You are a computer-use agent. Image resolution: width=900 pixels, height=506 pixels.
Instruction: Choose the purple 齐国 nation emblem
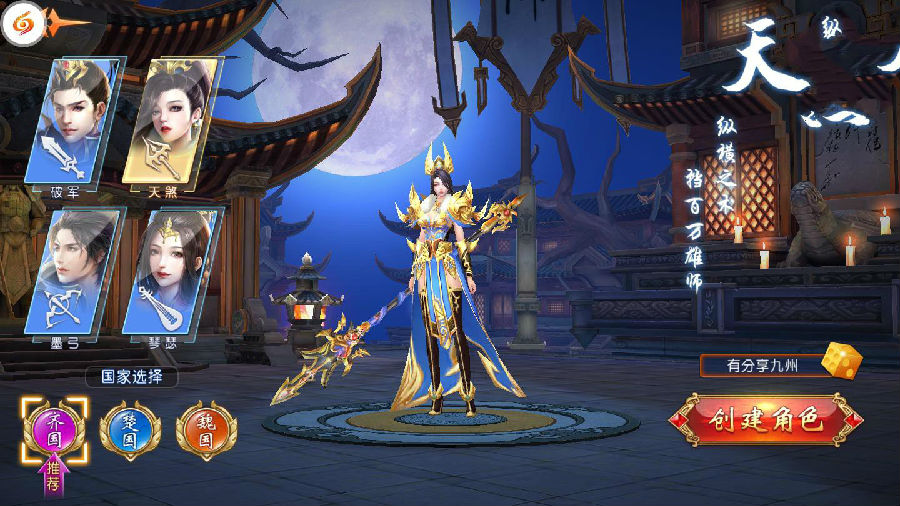click(55, 430)
